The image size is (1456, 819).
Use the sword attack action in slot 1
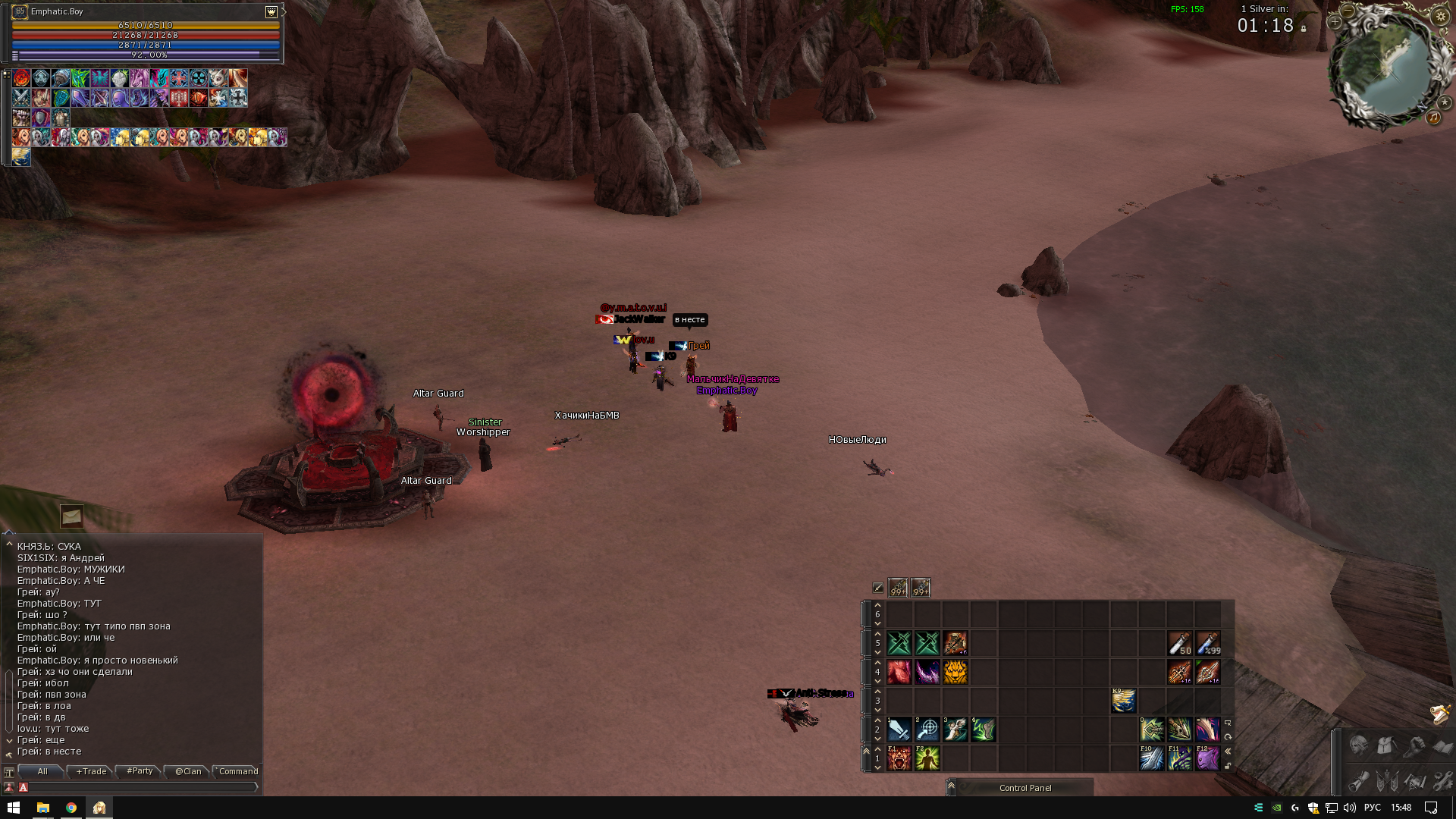point(899,730)
